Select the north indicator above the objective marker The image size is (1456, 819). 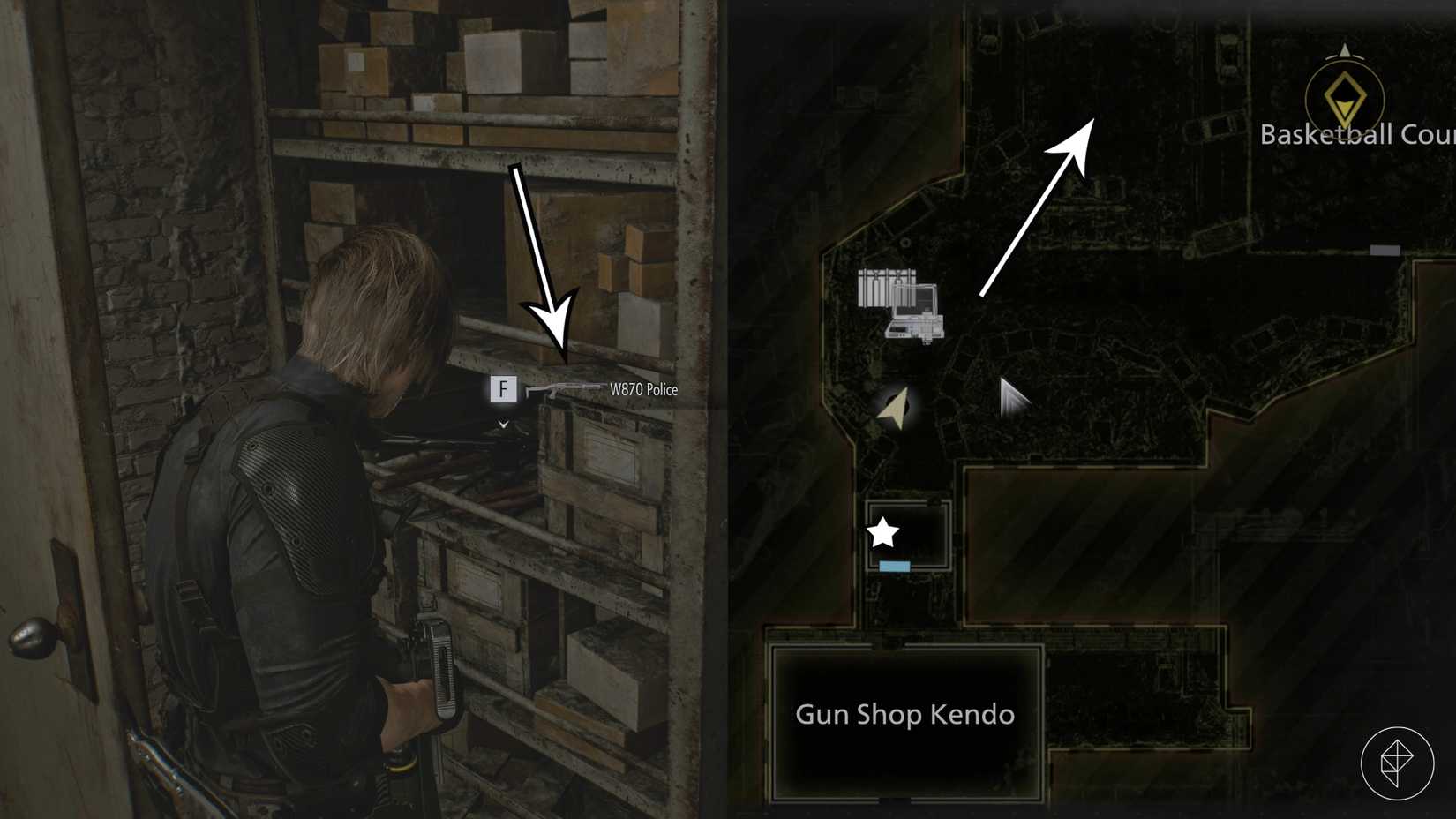[x=1344, y=50]
